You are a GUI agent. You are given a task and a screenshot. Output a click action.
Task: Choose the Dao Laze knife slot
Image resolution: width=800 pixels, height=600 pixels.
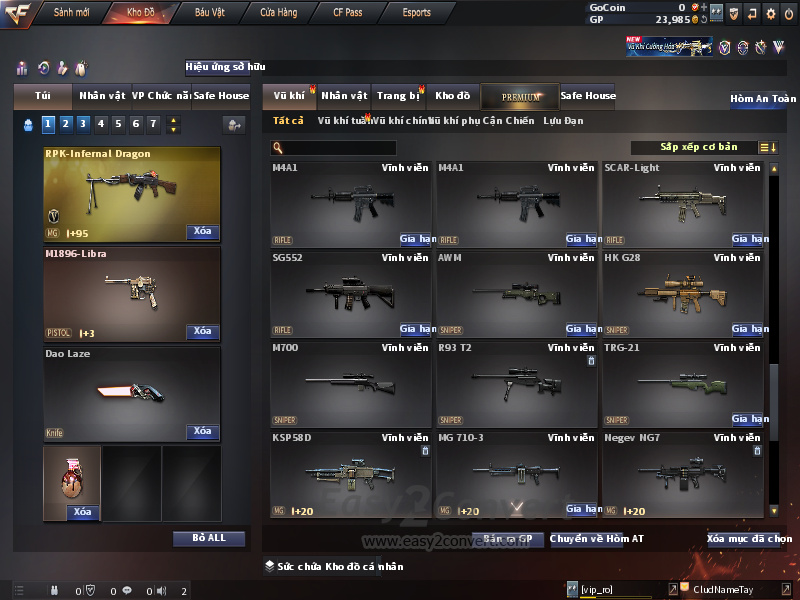(132, 392)
